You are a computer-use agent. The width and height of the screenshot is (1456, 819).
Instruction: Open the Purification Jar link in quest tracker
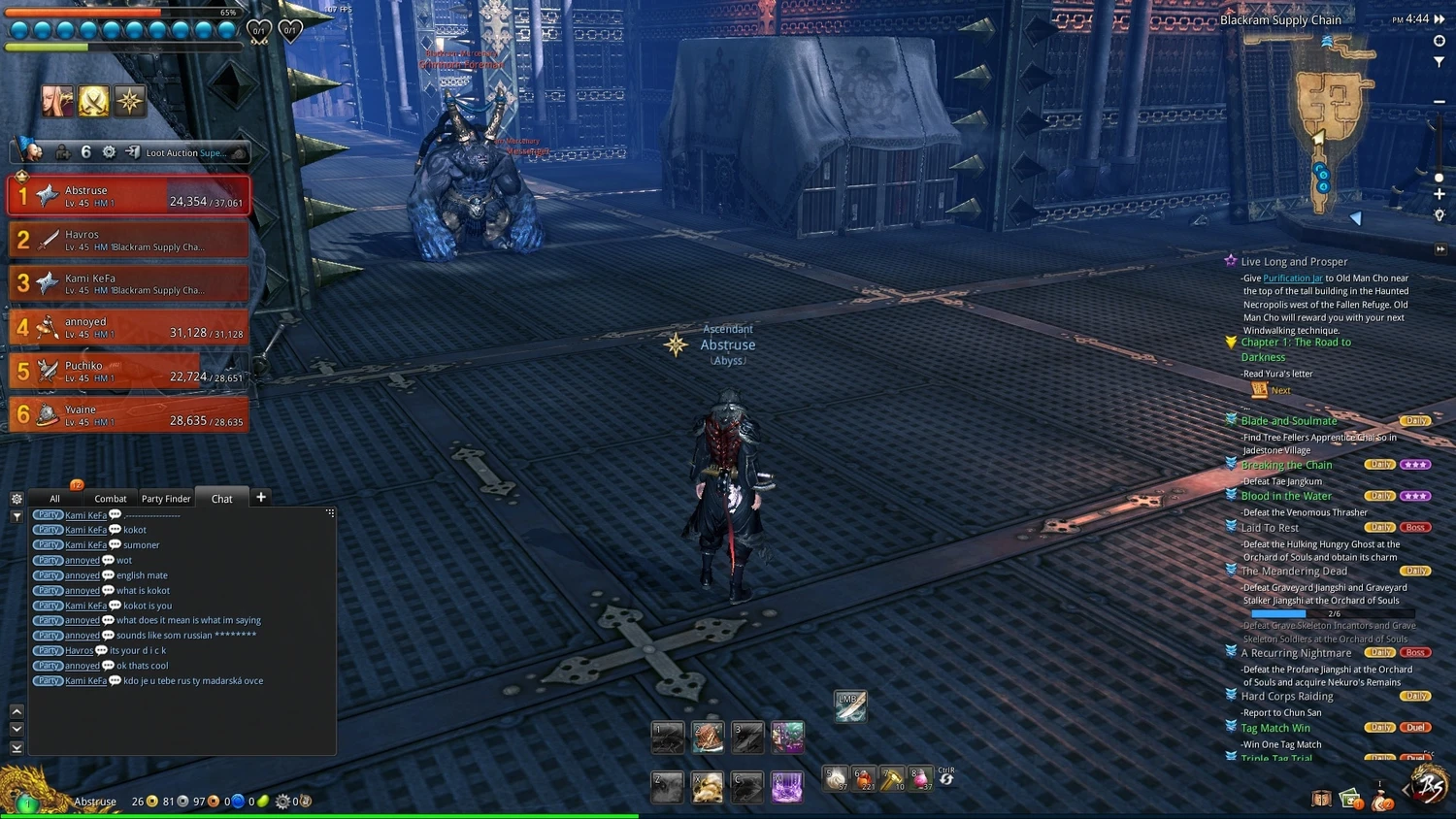click(x=1292, y=278)
